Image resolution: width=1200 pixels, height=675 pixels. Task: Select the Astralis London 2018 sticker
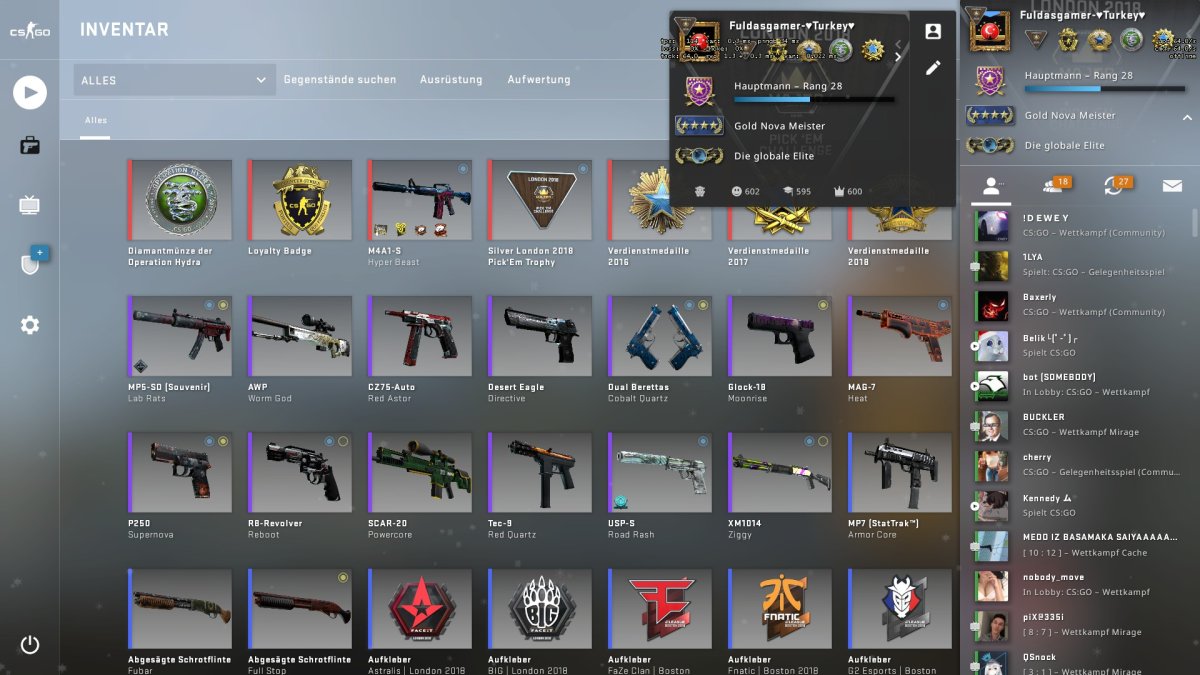419,608
